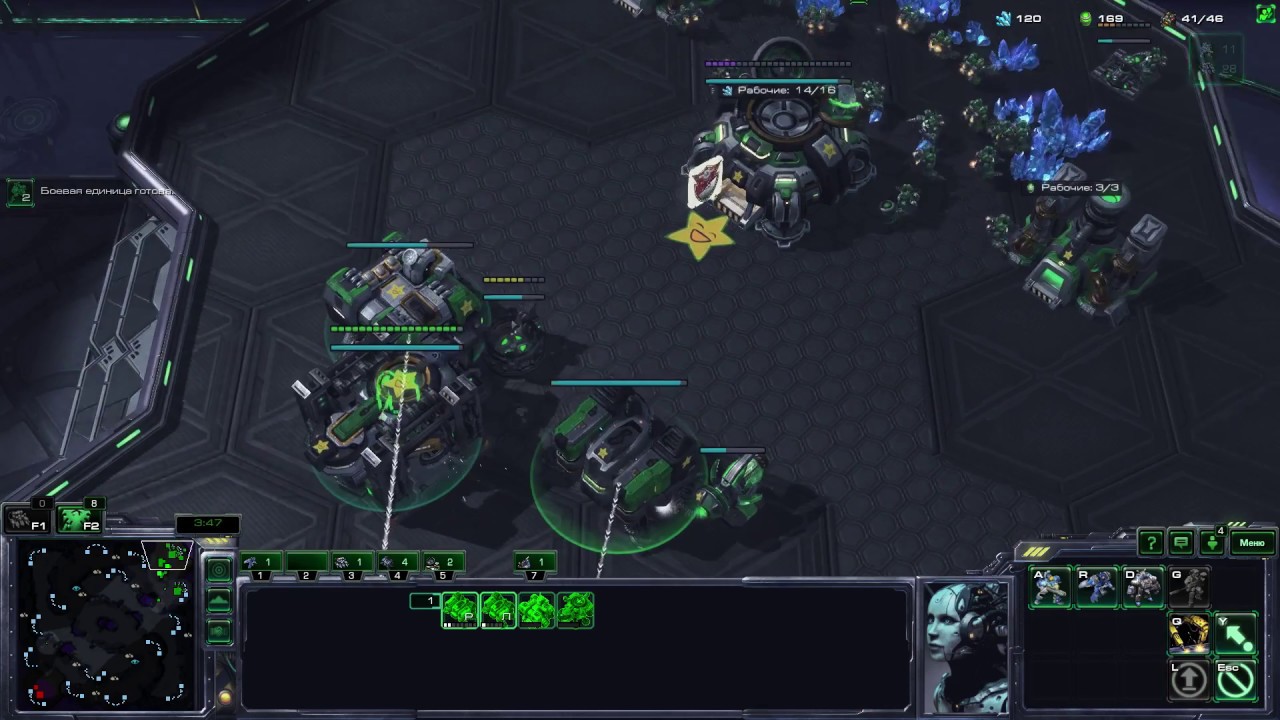Select control group 3 tab
Viewport: 1280px width, 720px height.
[350, 563]
